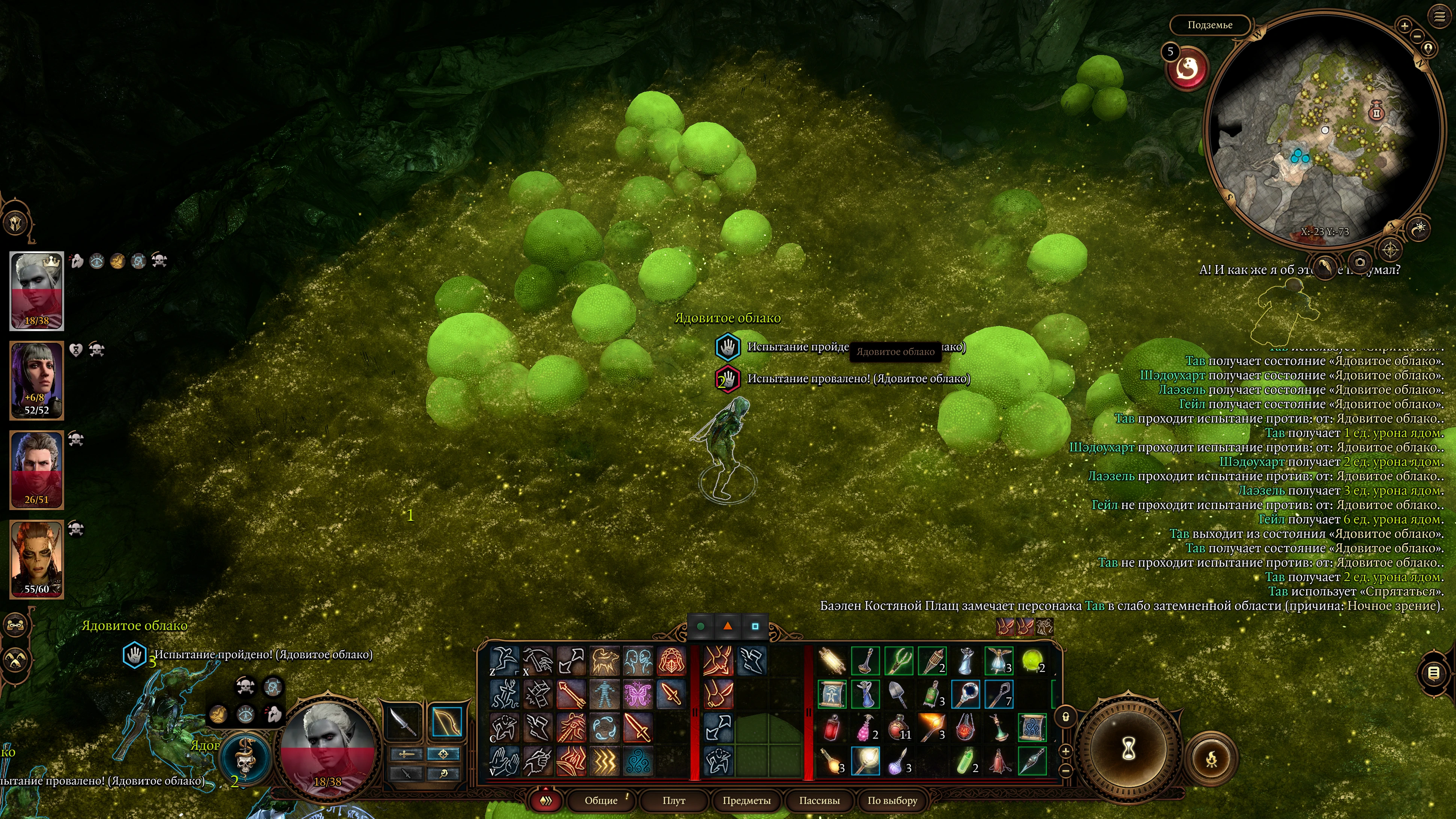Select the purple-haired companion portrait with 52/52 HP
Image resolution: width=1456 pixels, height=819 pixels.
(x=37, y=380)
